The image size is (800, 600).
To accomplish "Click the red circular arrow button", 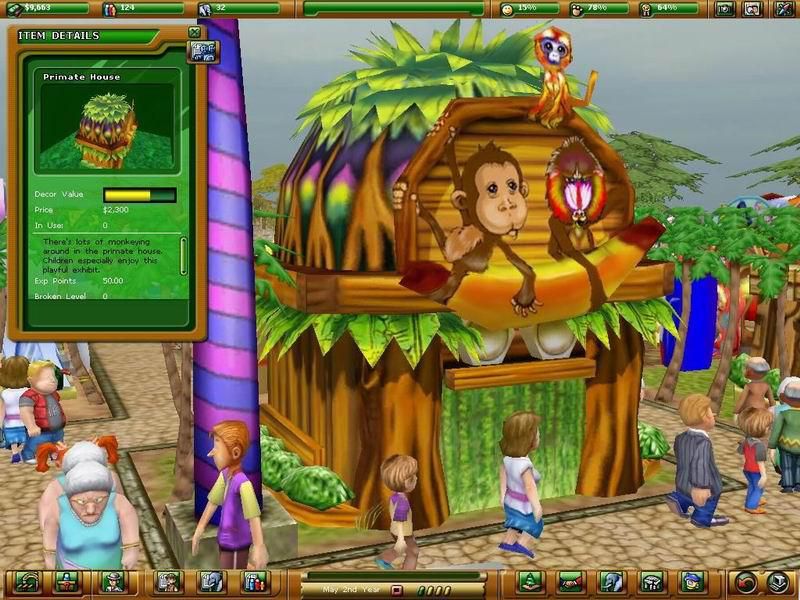I will (x=745, y=582).
